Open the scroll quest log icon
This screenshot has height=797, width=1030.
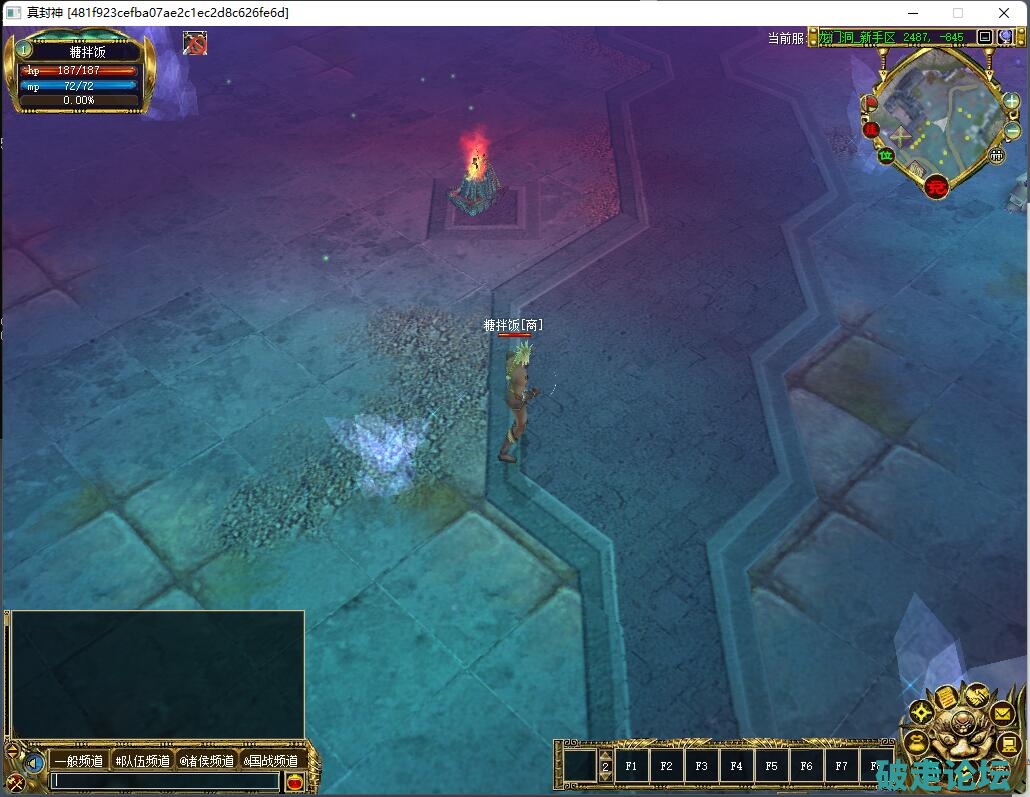(945, 698)
